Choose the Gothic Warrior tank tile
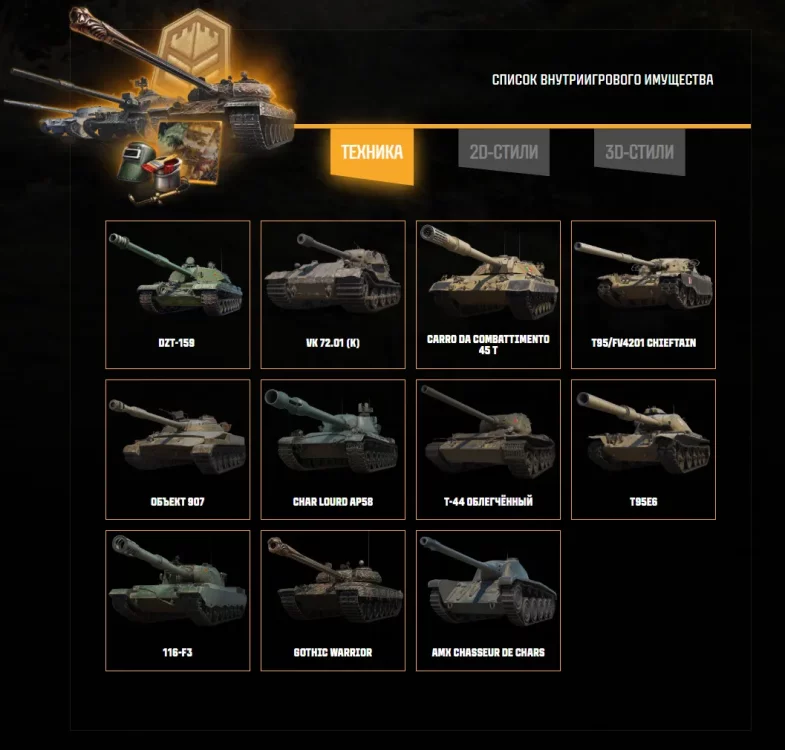 [x=333, y=600]
